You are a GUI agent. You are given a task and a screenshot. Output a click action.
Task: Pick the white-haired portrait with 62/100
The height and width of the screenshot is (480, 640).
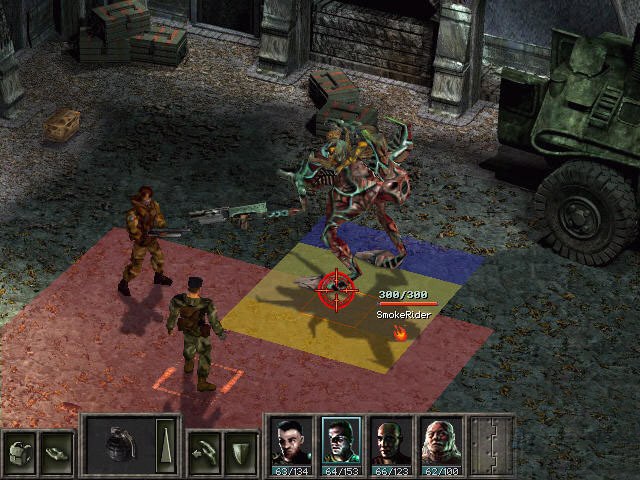click(x=440, y=441)
